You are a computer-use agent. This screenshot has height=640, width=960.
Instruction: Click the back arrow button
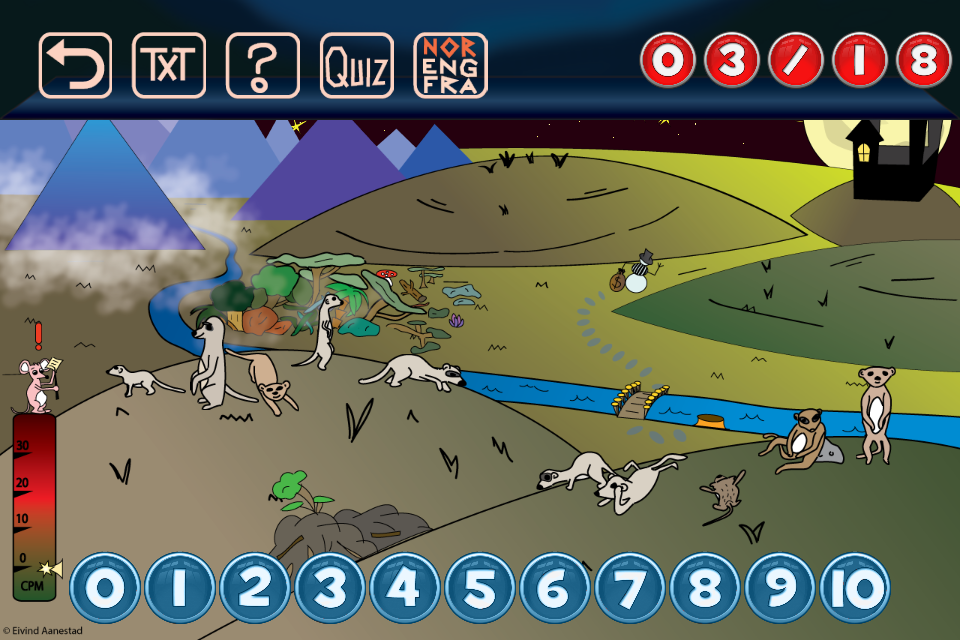click(x=75, y=66)
